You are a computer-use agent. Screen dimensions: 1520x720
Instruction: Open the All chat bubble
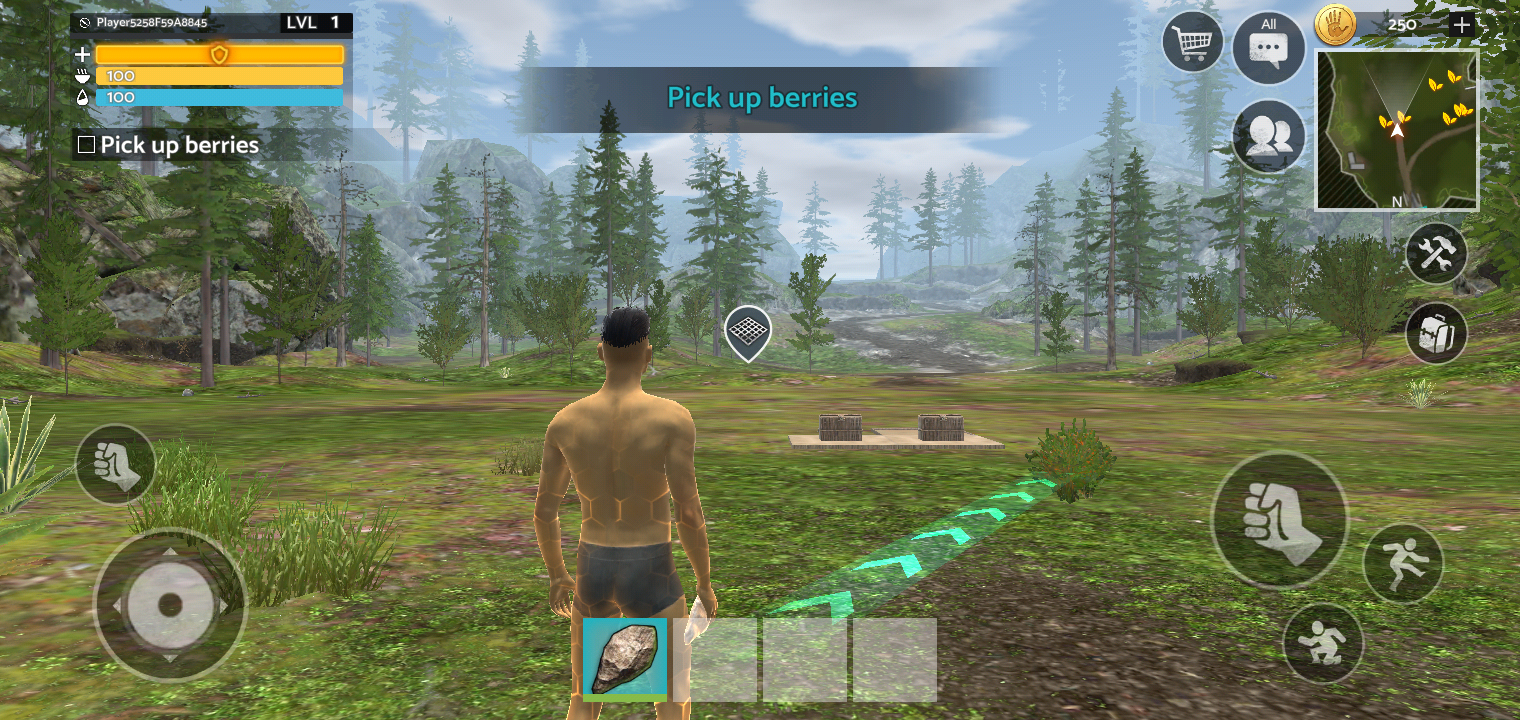(1268, 45)
